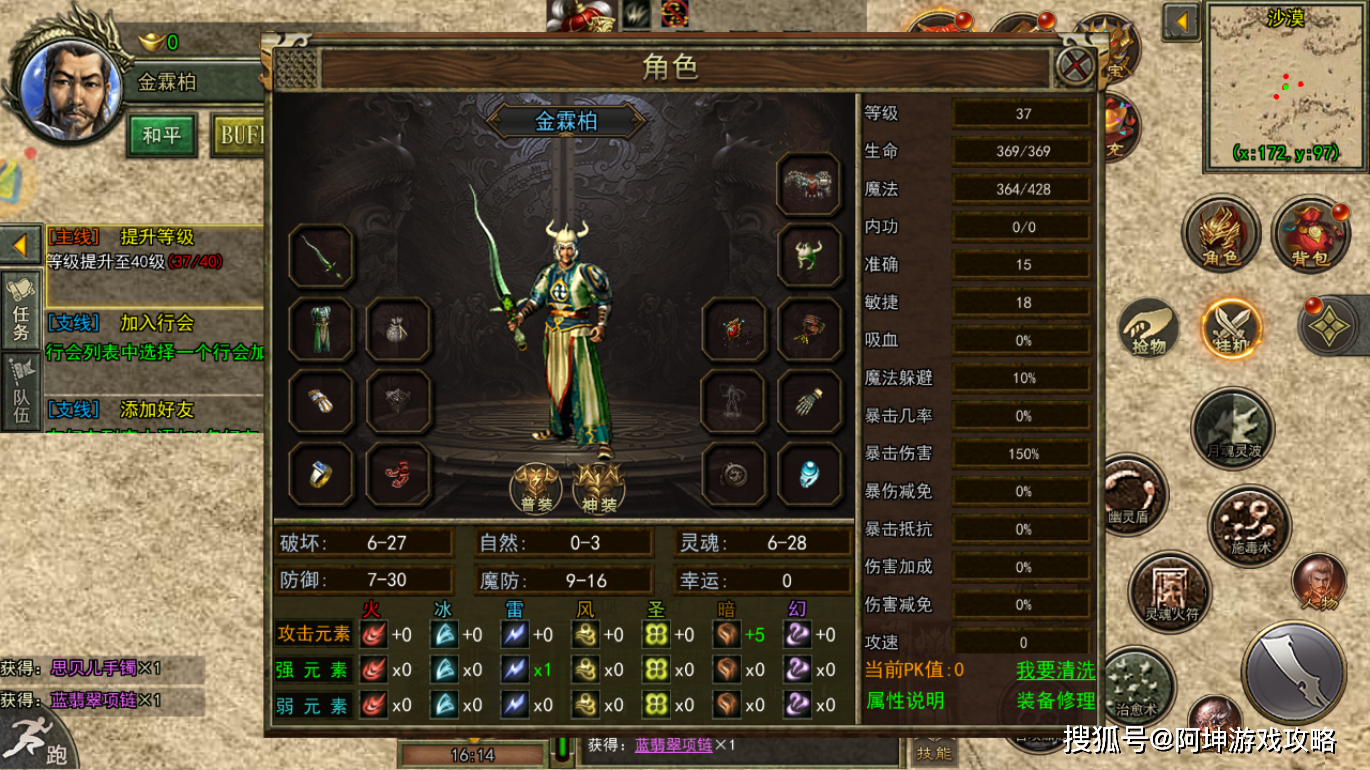The image size is (1370, 770).
Task: Toggle the 和平 attack mode button
Action: [x=161, y=135]
